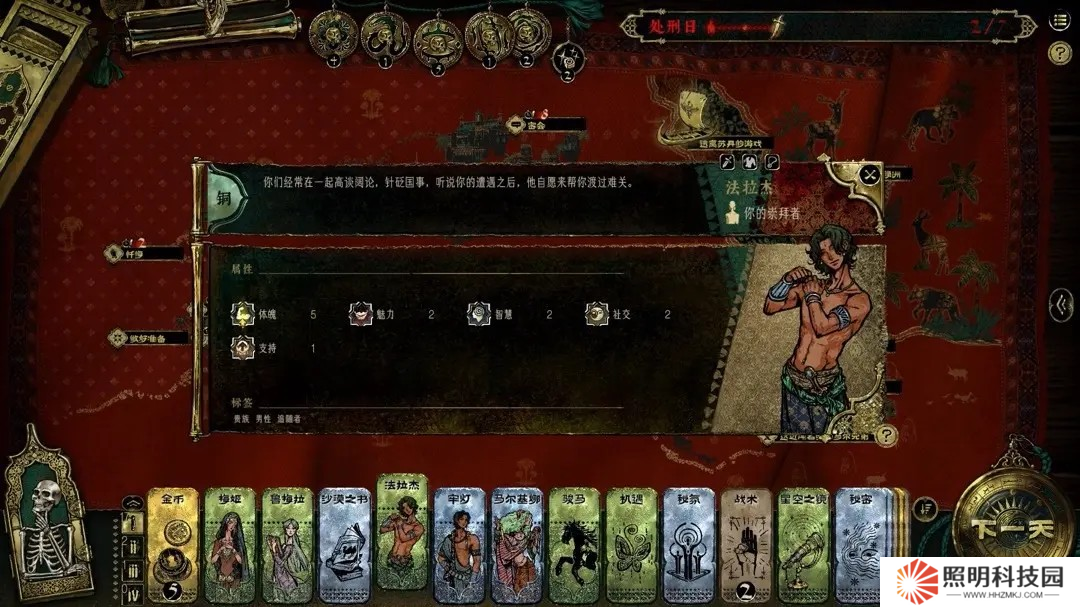Image resolution: width=1080 pixels, height=607 pixels.
Task: Pick the telescope card
Action: pos(803,546)
